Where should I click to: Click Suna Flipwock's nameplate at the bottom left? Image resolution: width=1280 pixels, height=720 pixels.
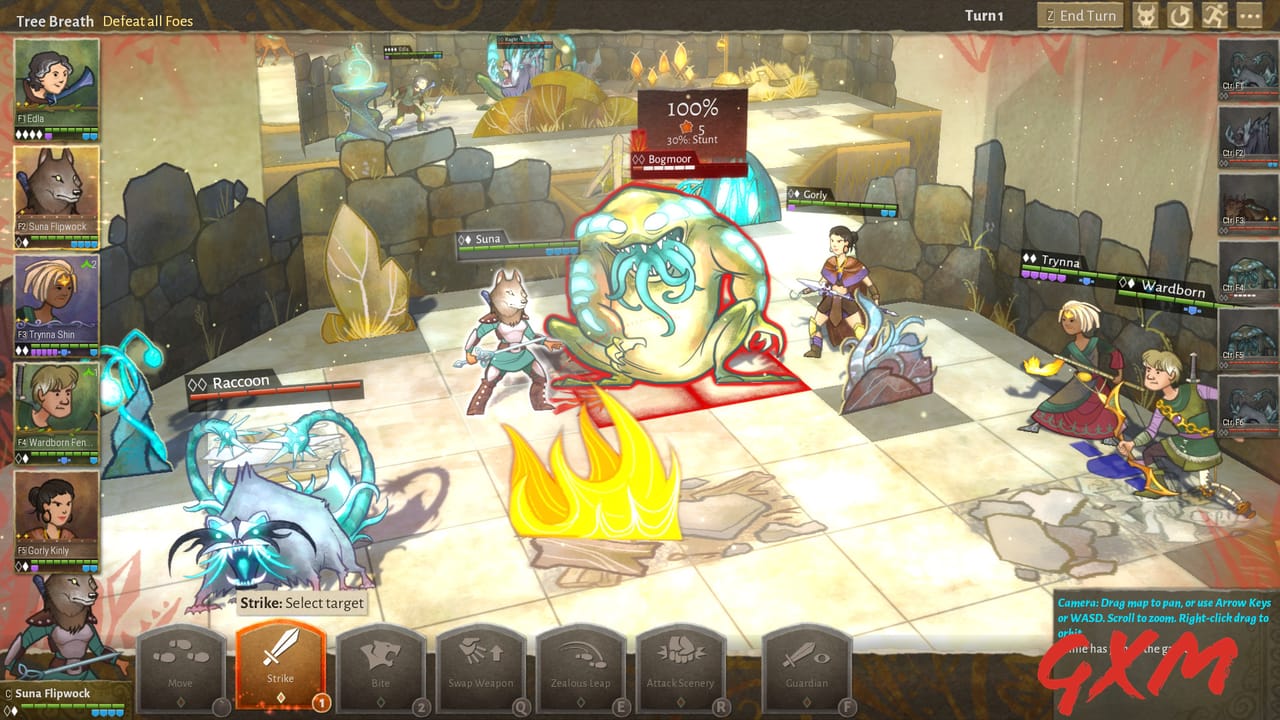(55, 693)
